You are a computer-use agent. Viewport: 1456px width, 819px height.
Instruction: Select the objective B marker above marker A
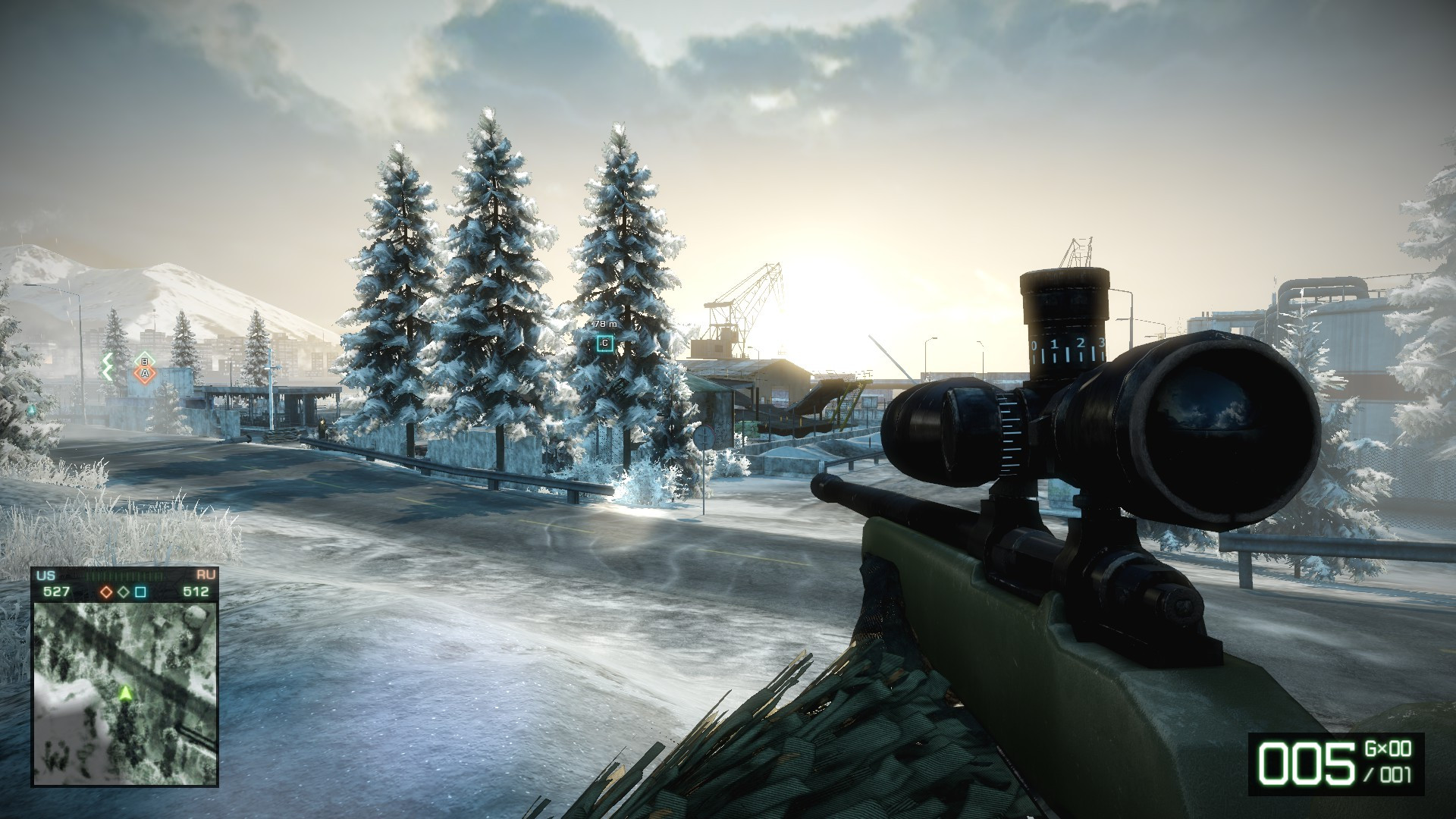(145, 359)
